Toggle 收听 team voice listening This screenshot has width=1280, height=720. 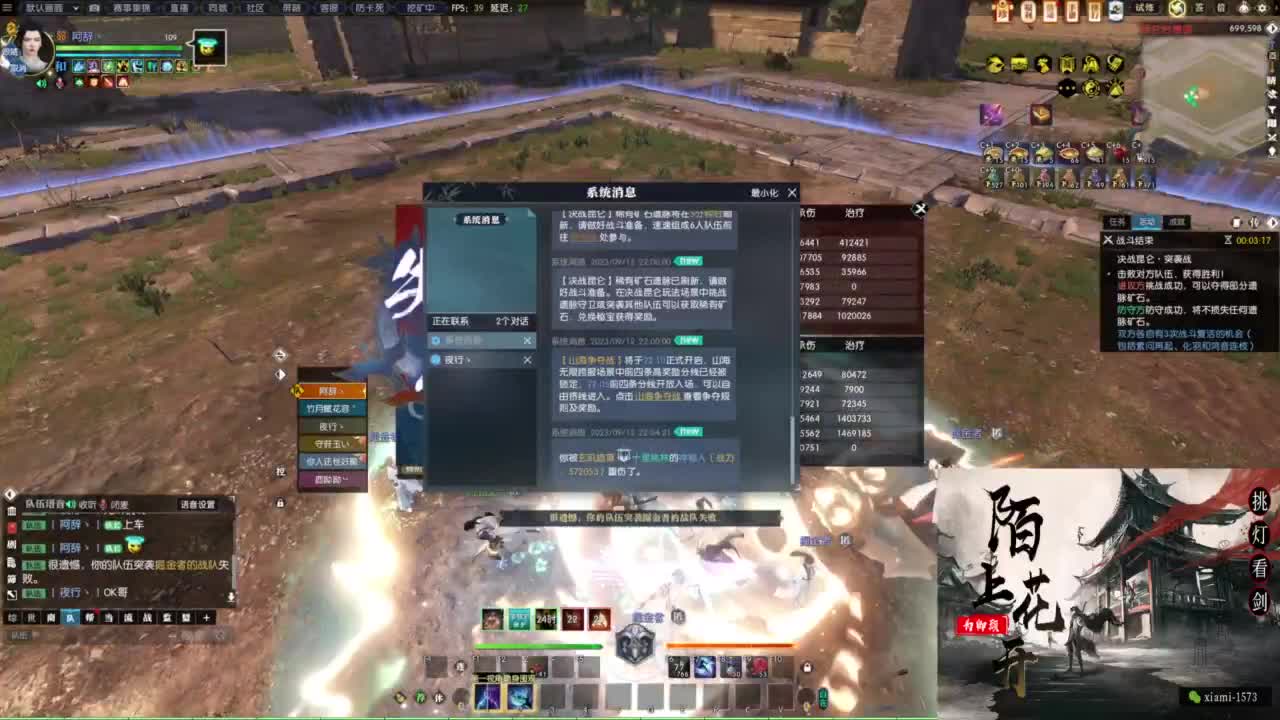coord(87,504)
